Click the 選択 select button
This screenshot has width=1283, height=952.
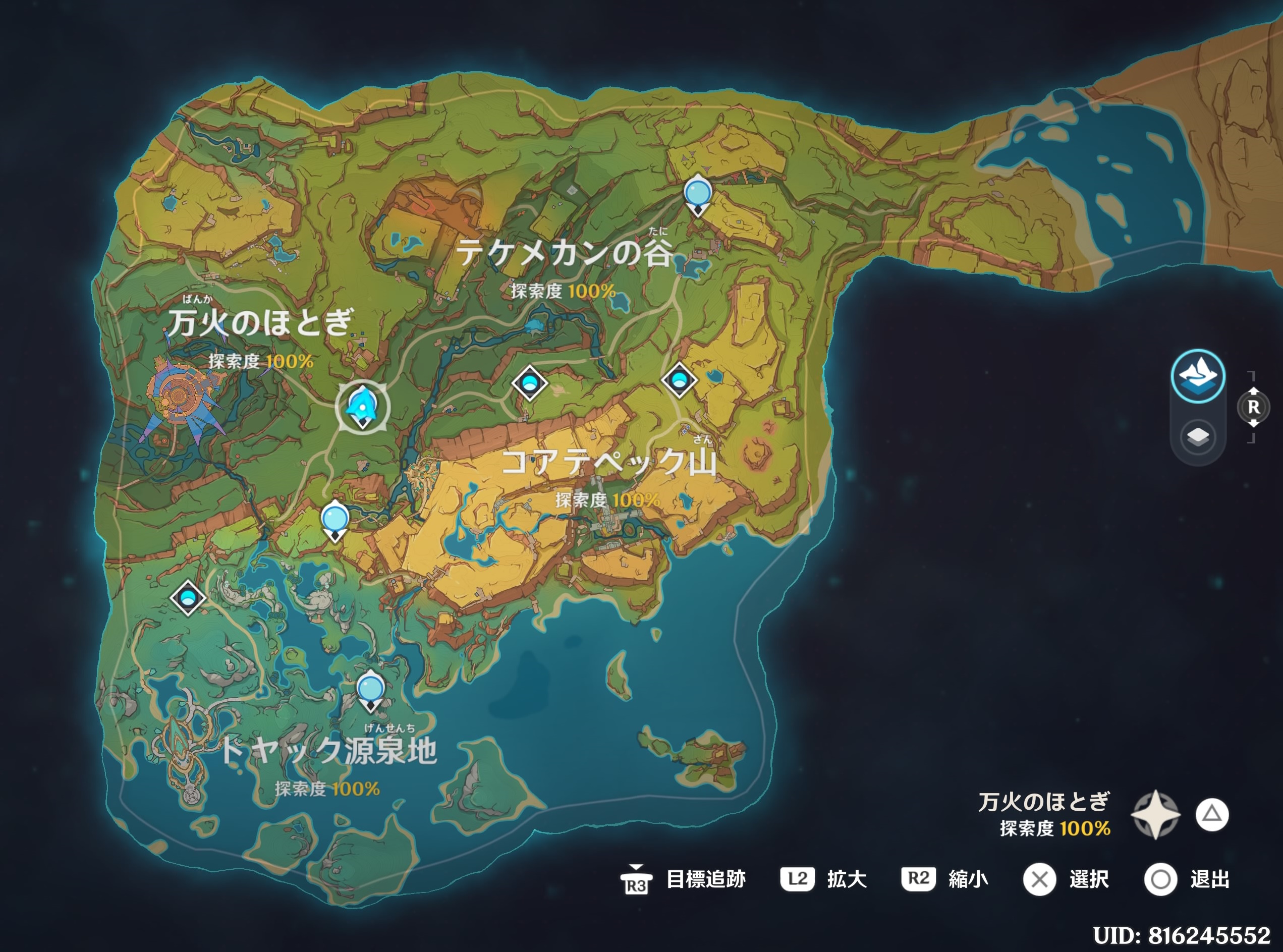click(x=1039, y=878)
